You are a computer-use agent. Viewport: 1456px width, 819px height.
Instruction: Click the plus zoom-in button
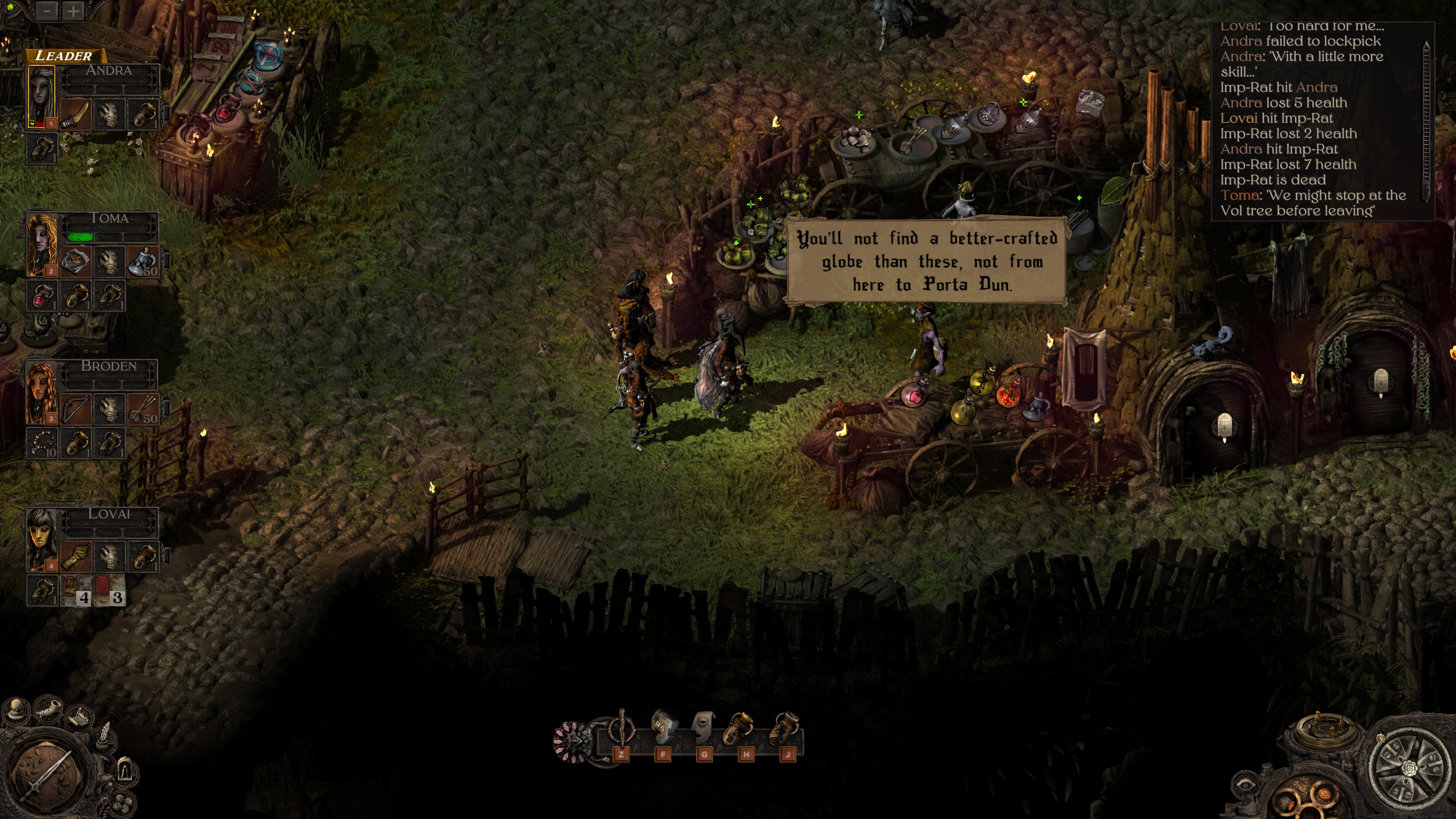click(73, 11)
